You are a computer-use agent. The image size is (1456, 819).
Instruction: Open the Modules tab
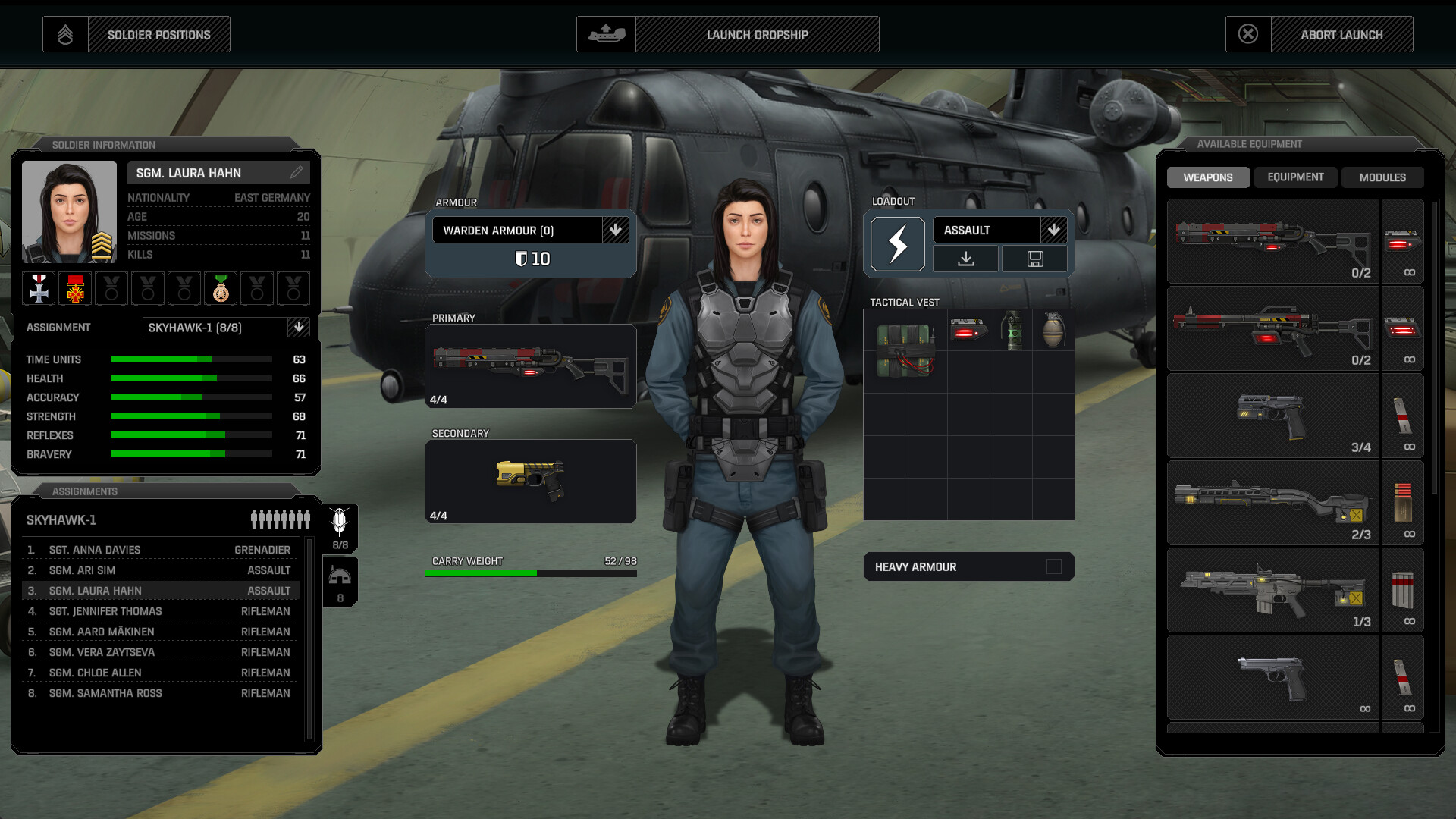(x=1382, y=177)
